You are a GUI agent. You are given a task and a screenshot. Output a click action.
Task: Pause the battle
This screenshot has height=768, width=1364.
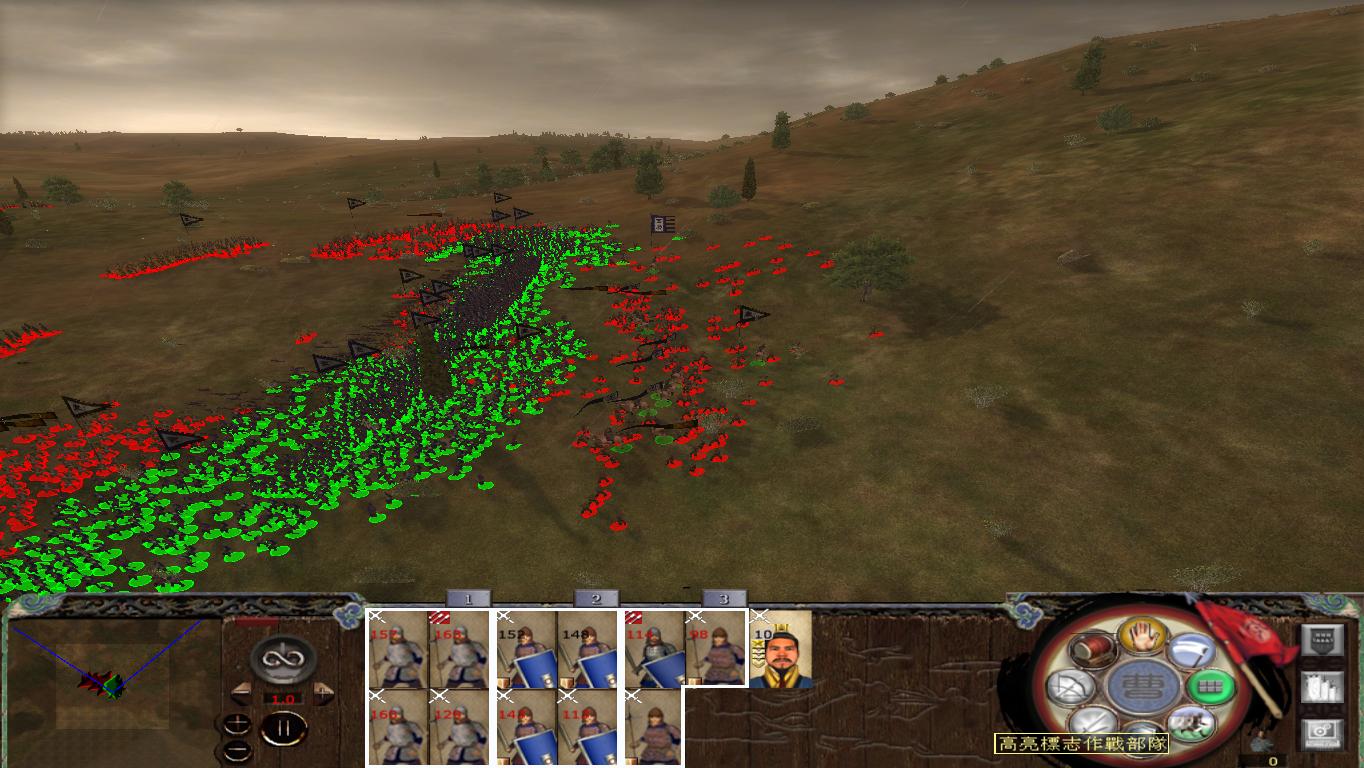(283, 727)
